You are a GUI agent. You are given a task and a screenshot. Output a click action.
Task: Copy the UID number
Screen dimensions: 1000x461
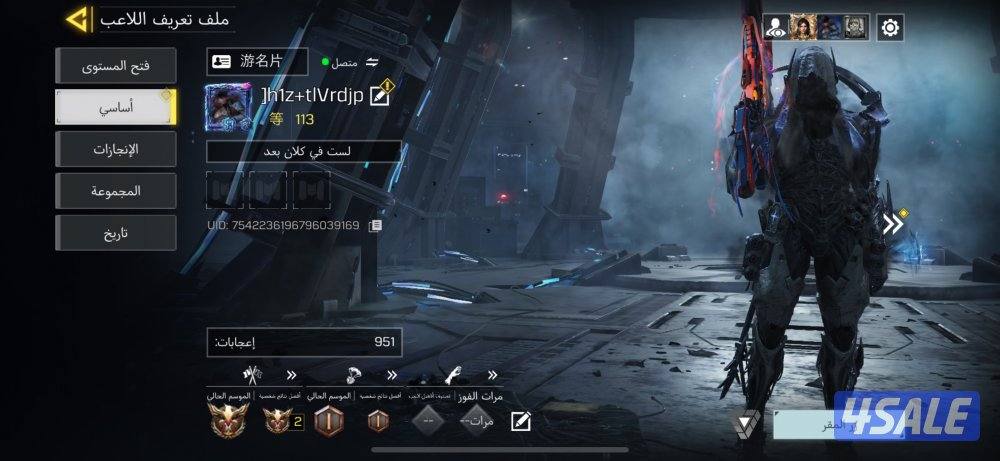click(375, 225)
